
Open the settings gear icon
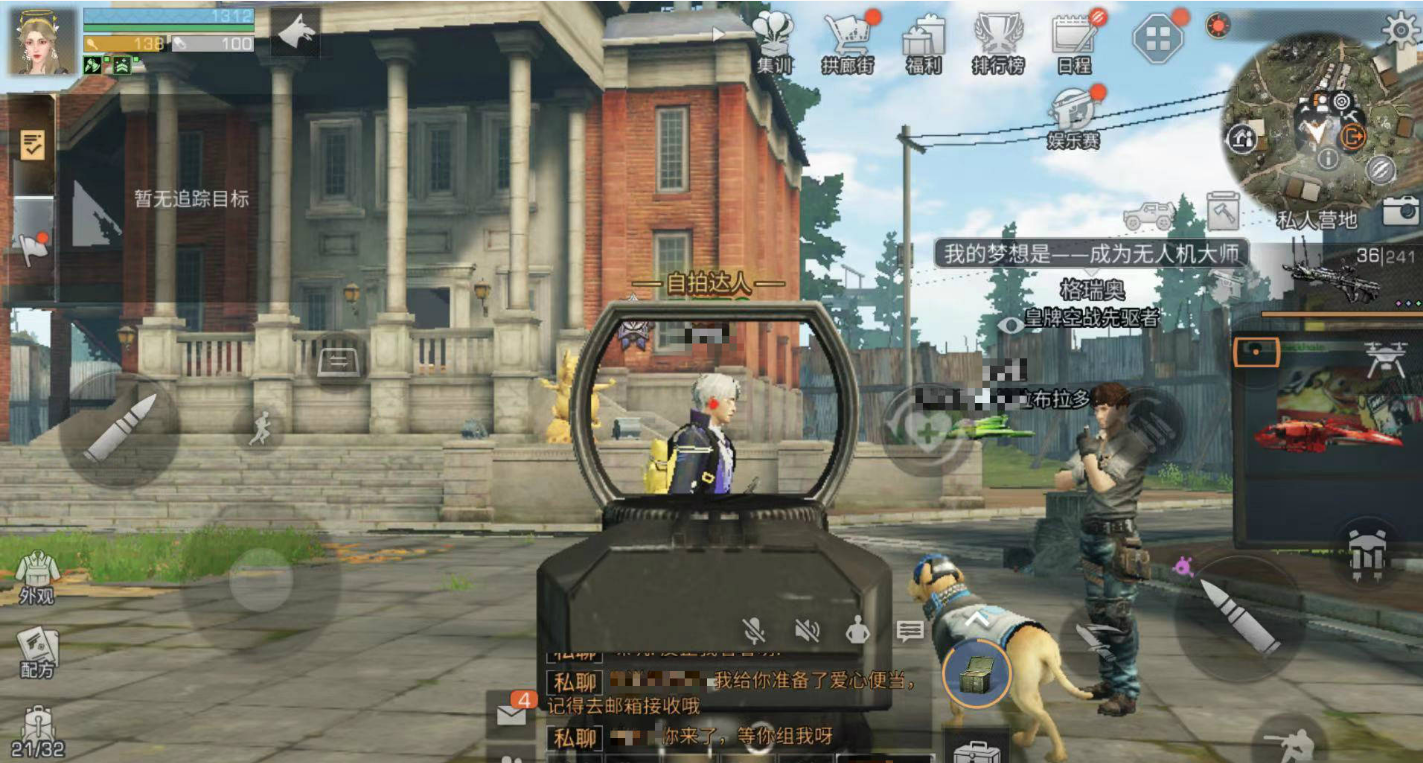click(1401, 29)
